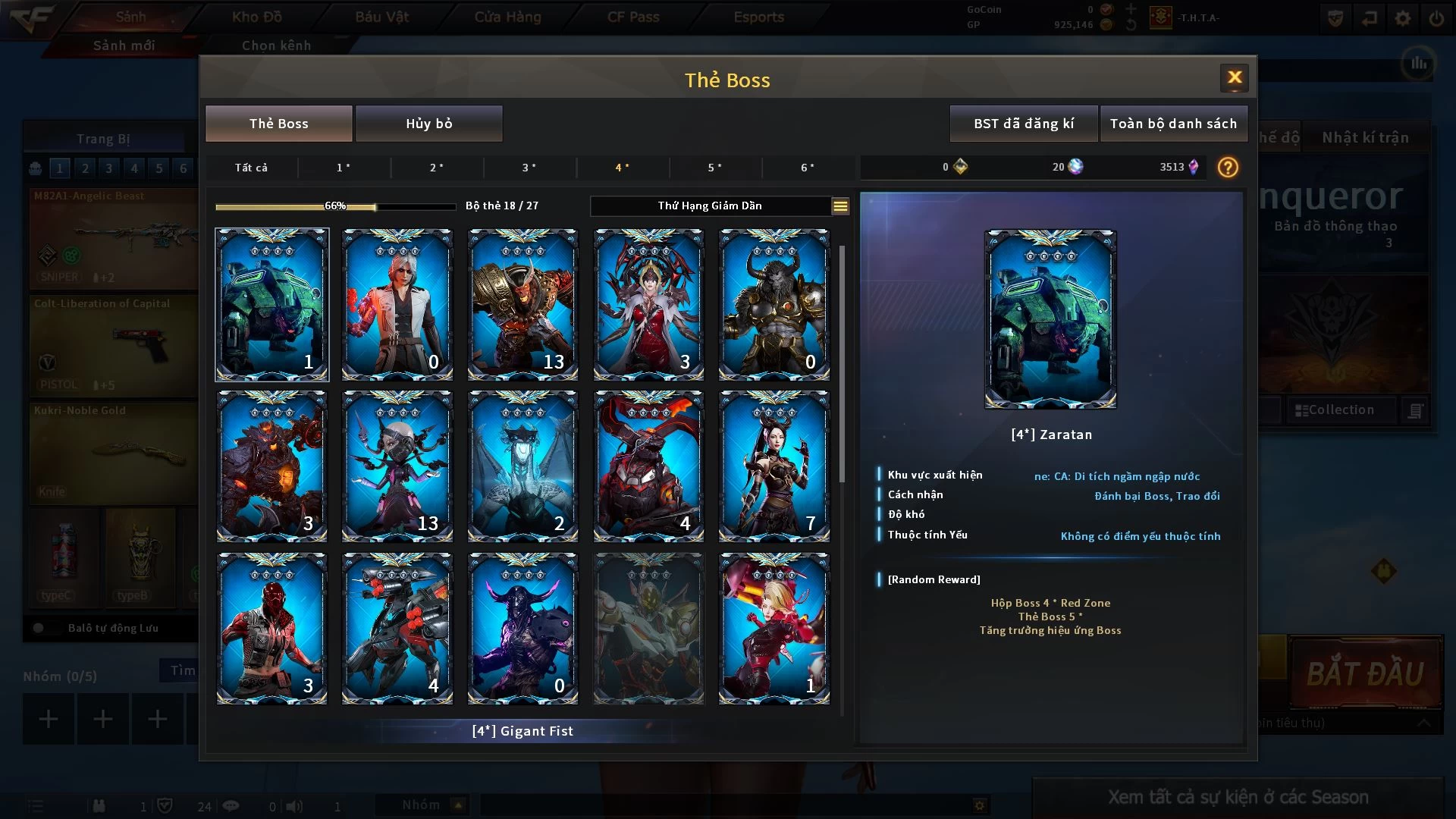Open the settings gear icon

[x=1402, y=18]
